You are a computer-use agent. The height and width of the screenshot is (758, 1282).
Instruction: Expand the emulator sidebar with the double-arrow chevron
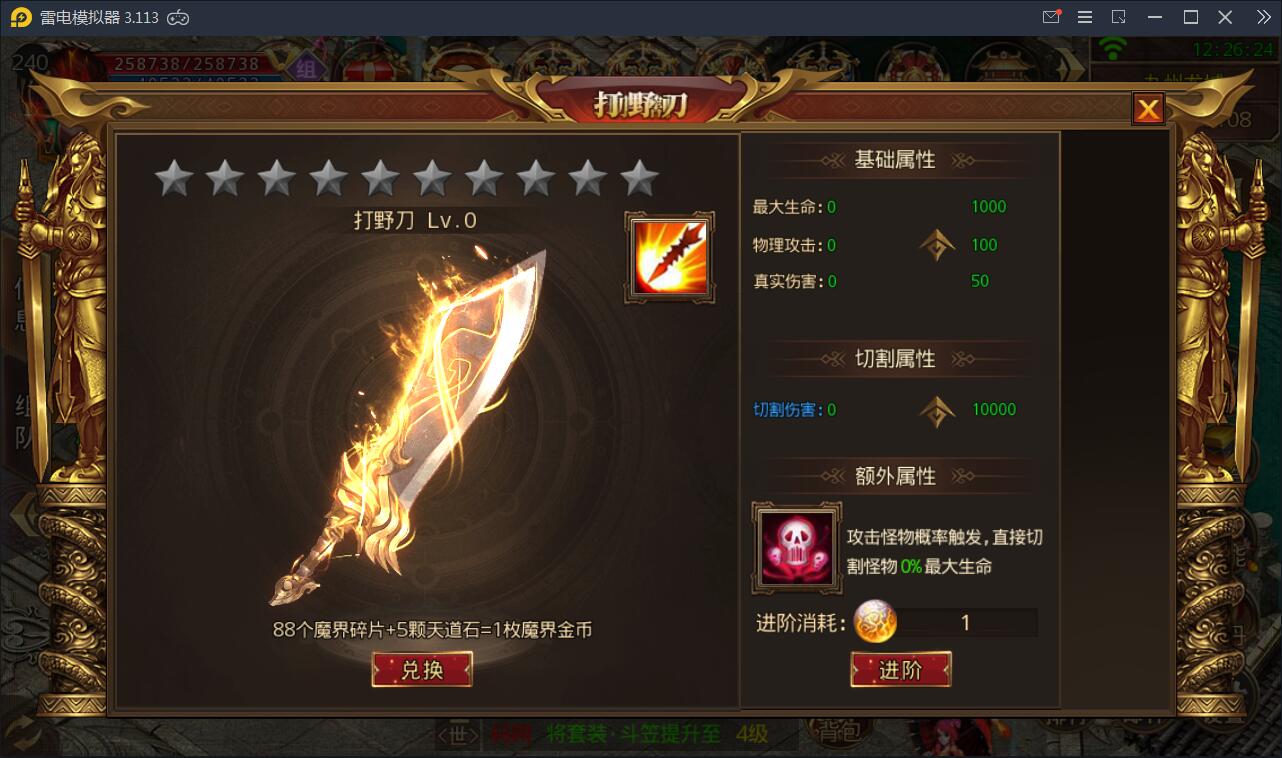(1264, 16)
